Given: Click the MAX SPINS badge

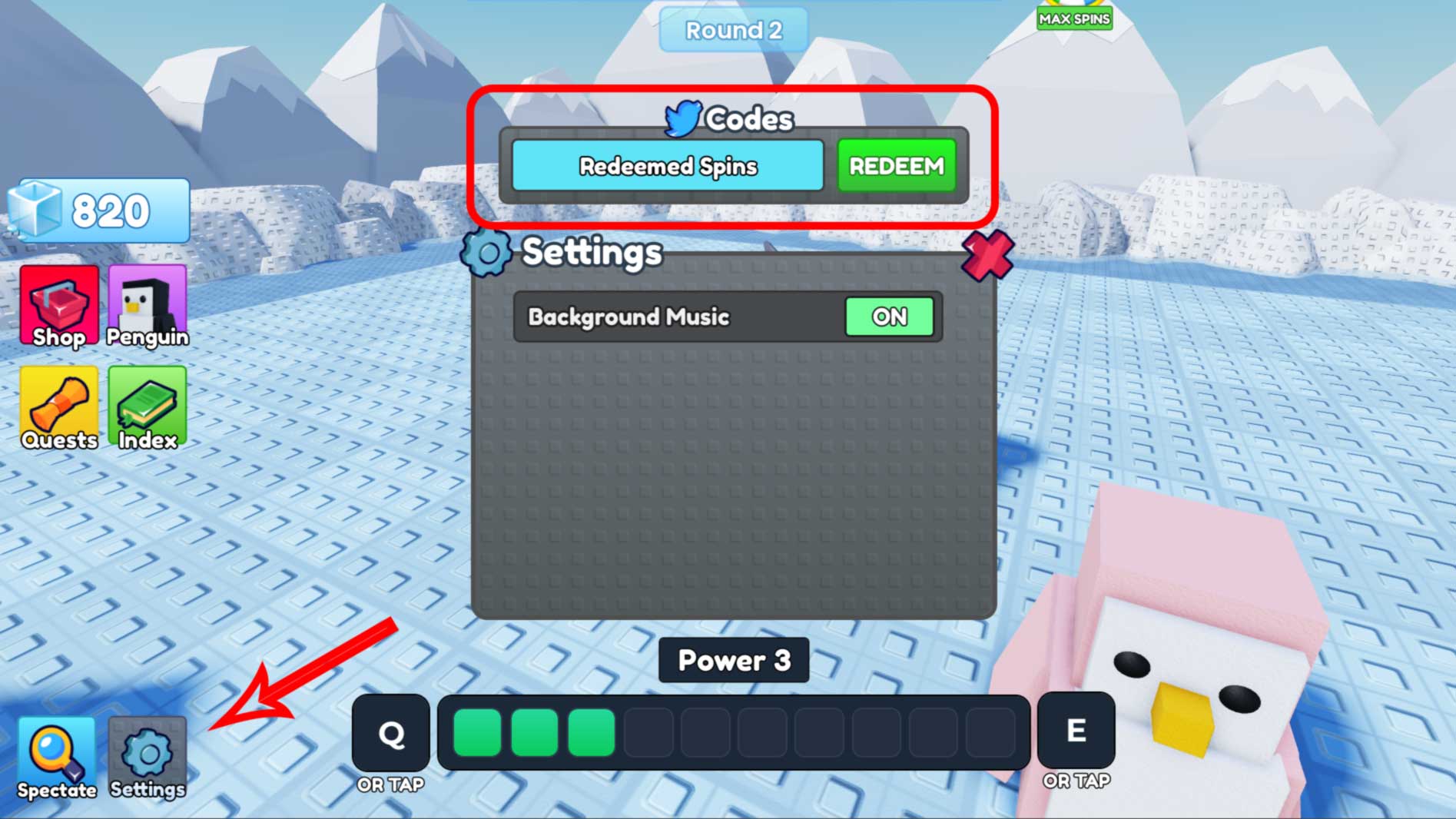Looking at the screenshot, I should (x=1074, y=18).
